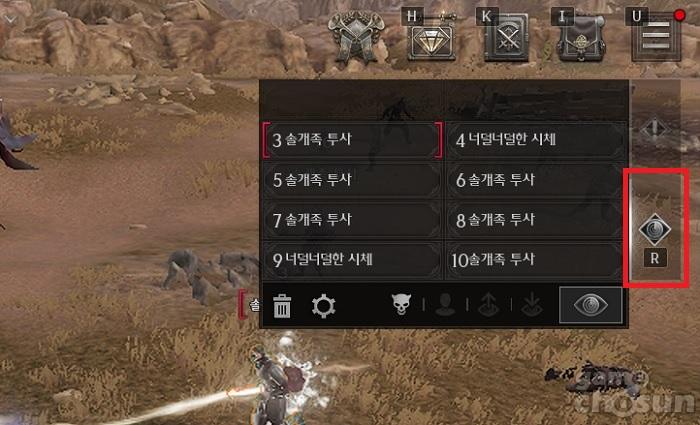Select target 3 솔개족 투사

[x=351, y=140]
